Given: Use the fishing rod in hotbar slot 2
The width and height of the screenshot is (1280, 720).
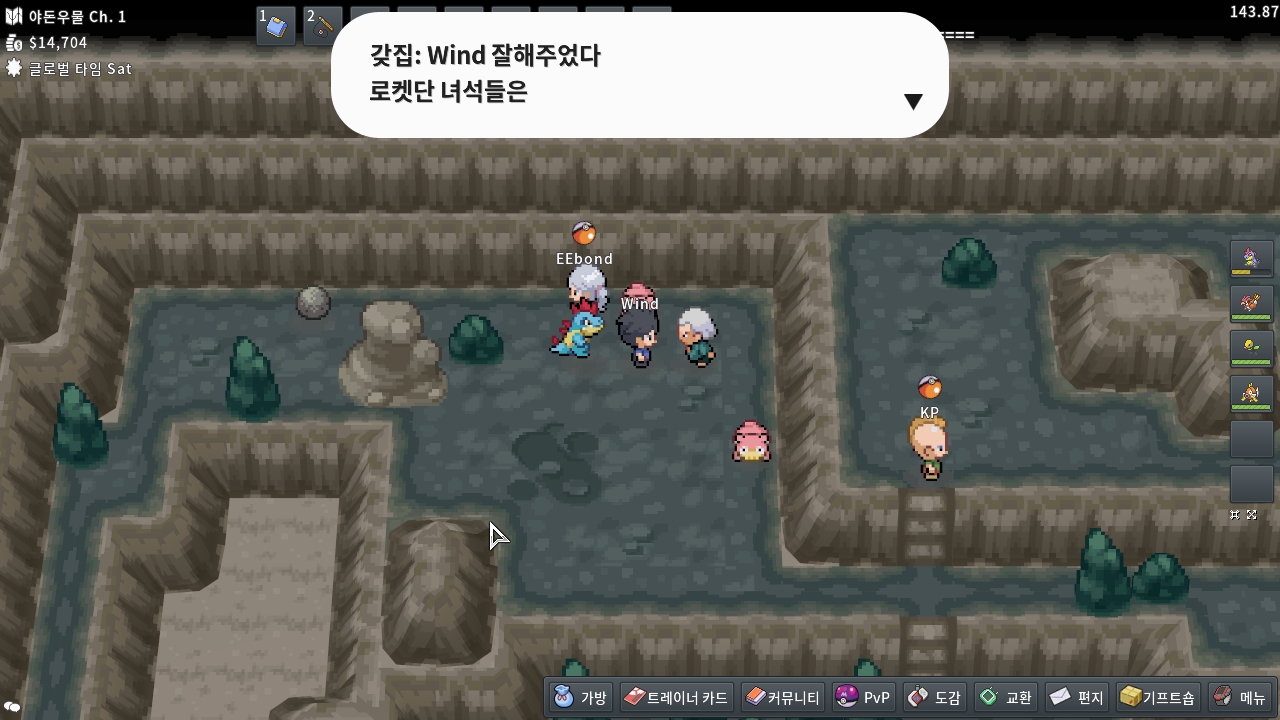Looking at the screenshot, I should [x=323, y=26].
